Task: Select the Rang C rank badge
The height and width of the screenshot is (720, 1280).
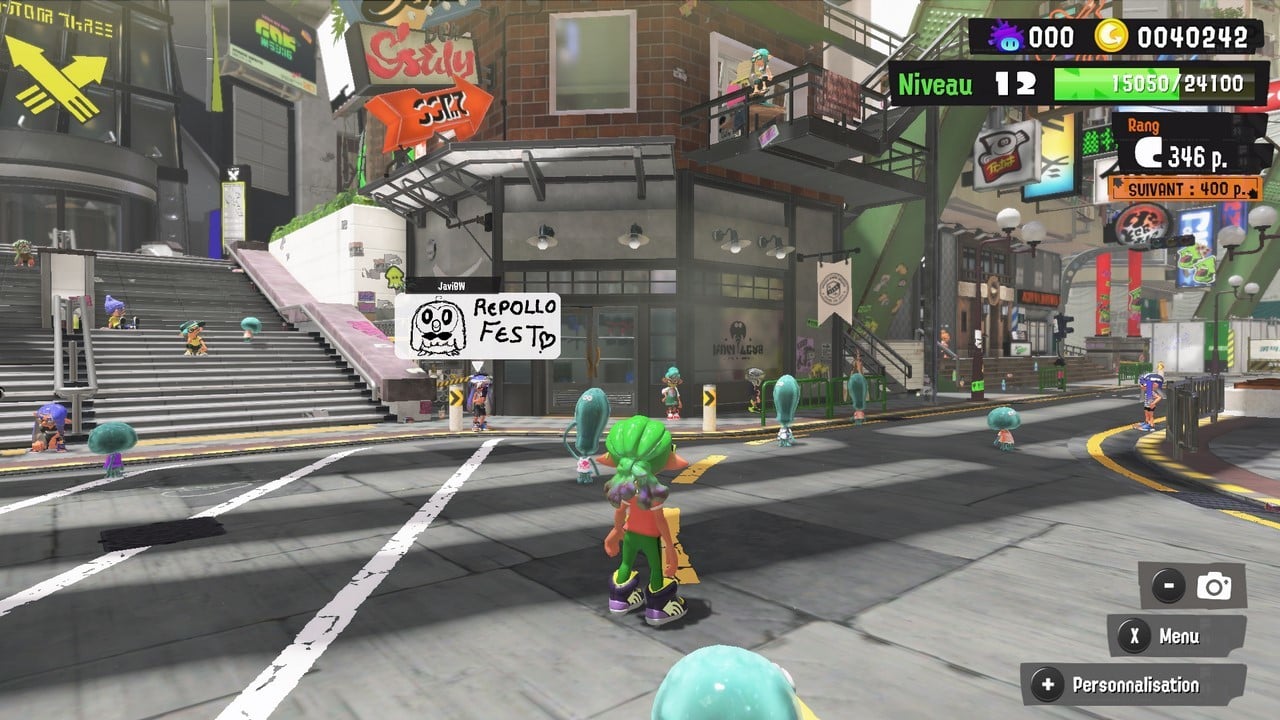Action: 1147,152
